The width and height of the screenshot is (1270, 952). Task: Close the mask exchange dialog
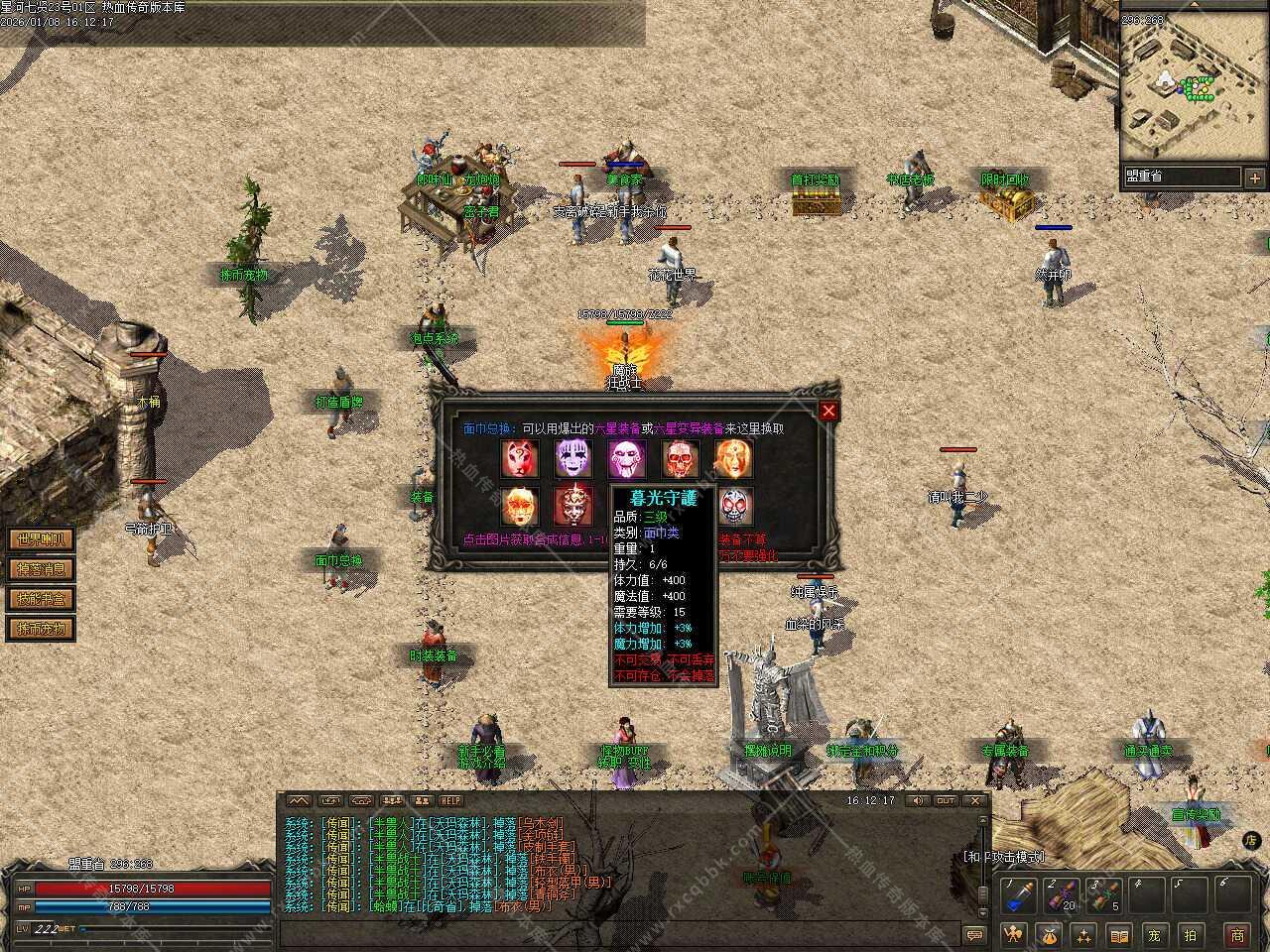pyautogui.click(x=828, y=411)
